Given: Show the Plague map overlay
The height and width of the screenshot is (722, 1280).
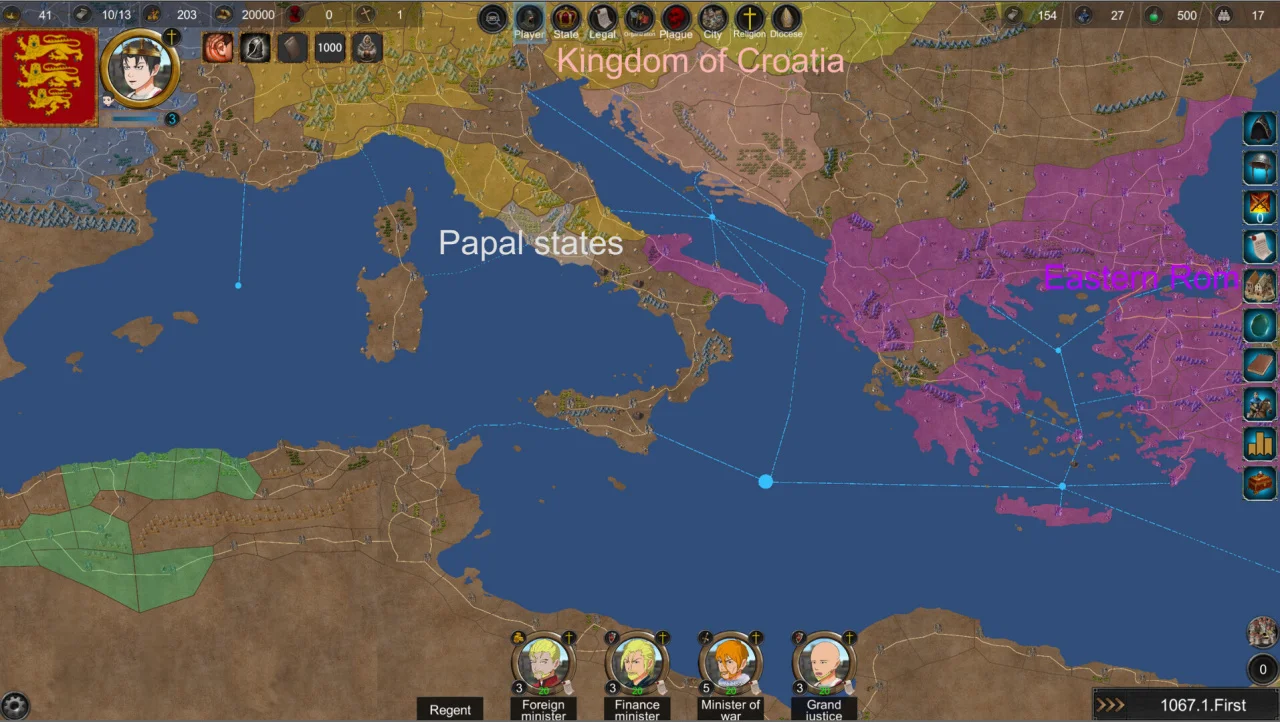Looking at the screenshot, I should [676, 19].
